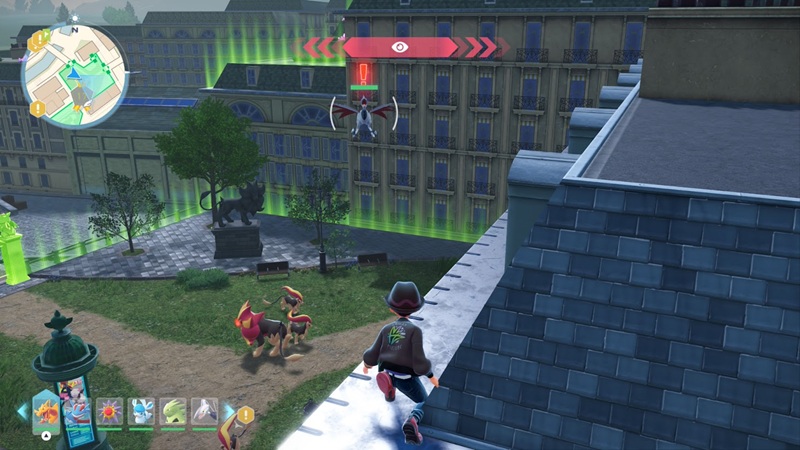Viewport: 800px width, 450px height.
Task: Click the left arrow of party bar
Action: pos(22,410)
